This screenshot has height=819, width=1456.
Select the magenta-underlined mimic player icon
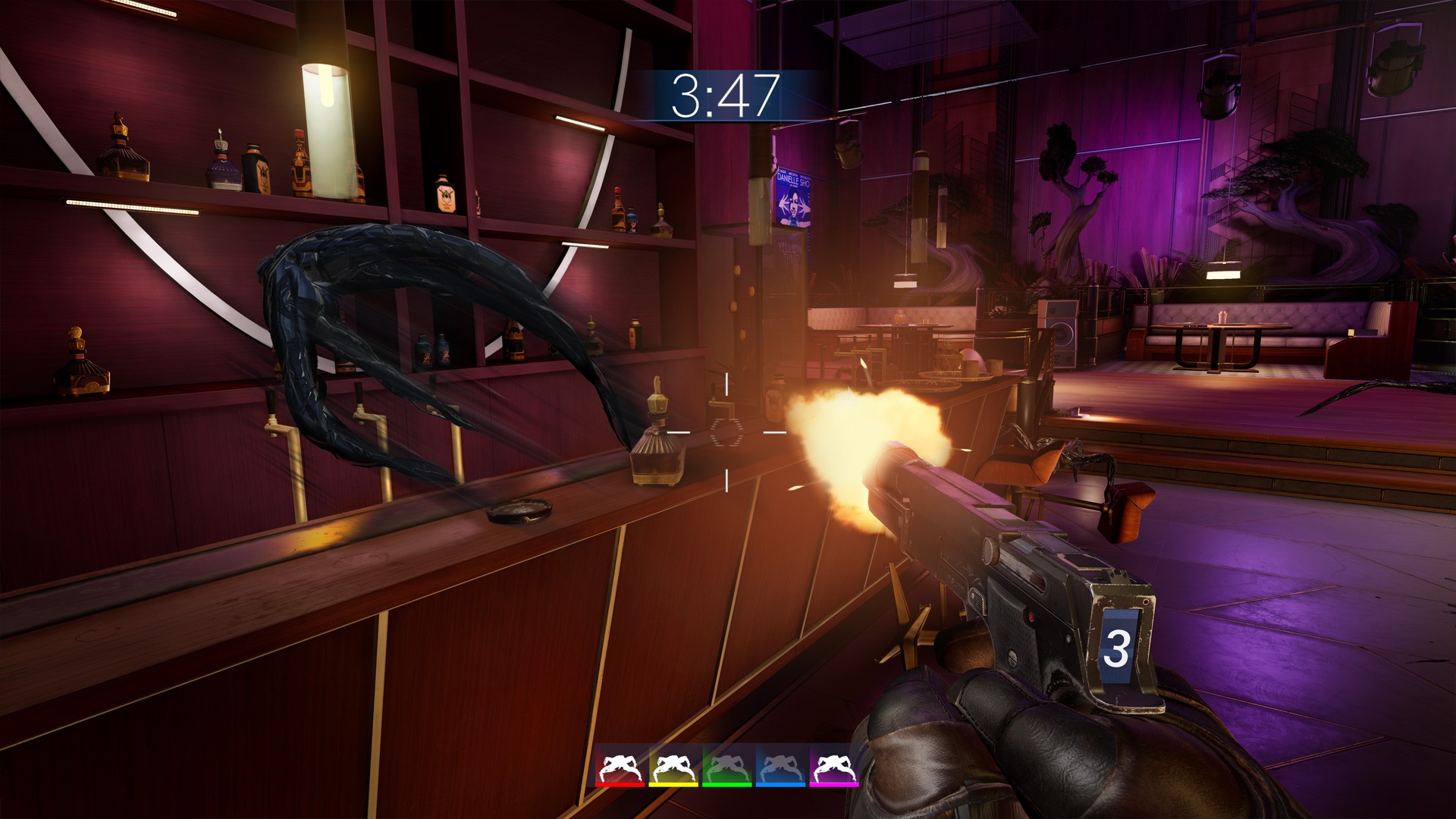coord(834,767)
